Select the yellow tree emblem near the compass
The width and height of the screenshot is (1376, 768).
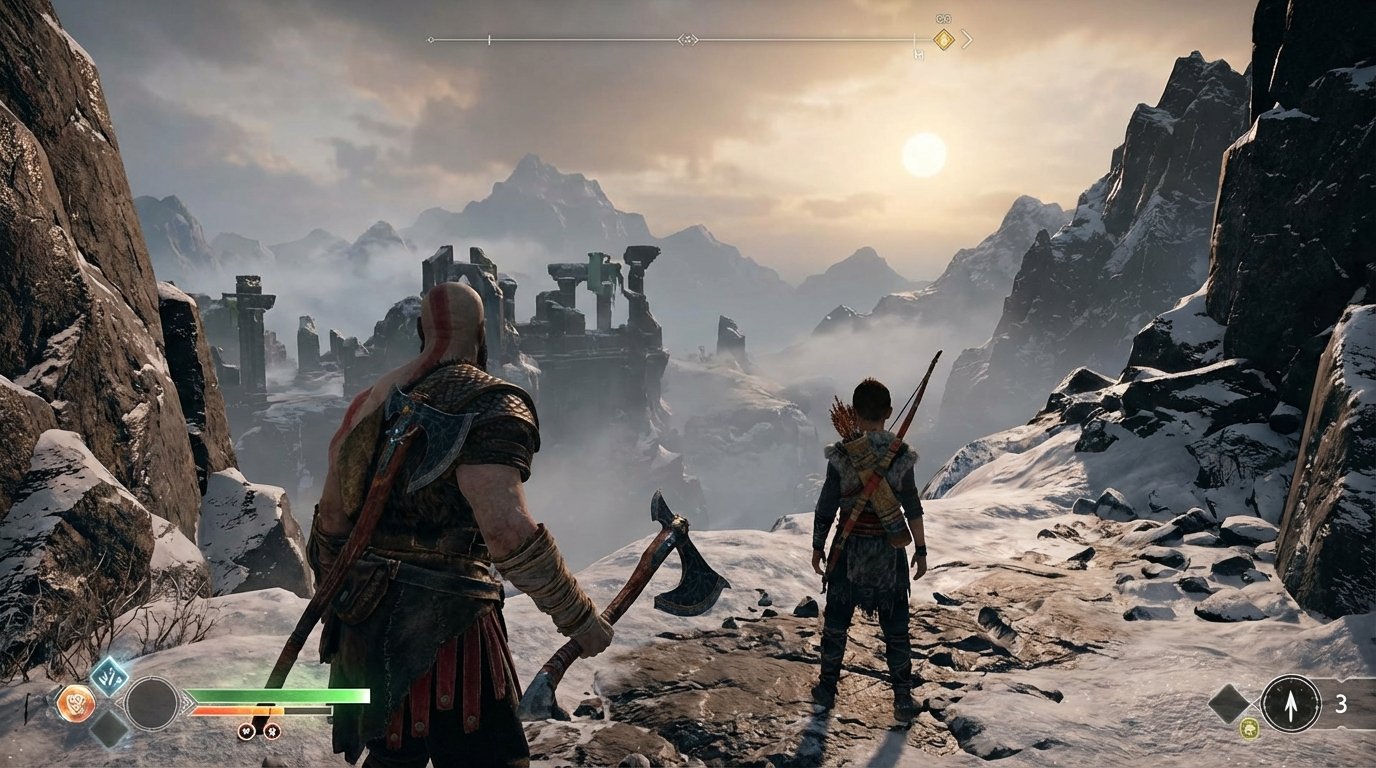click(x=1249, y=728)
